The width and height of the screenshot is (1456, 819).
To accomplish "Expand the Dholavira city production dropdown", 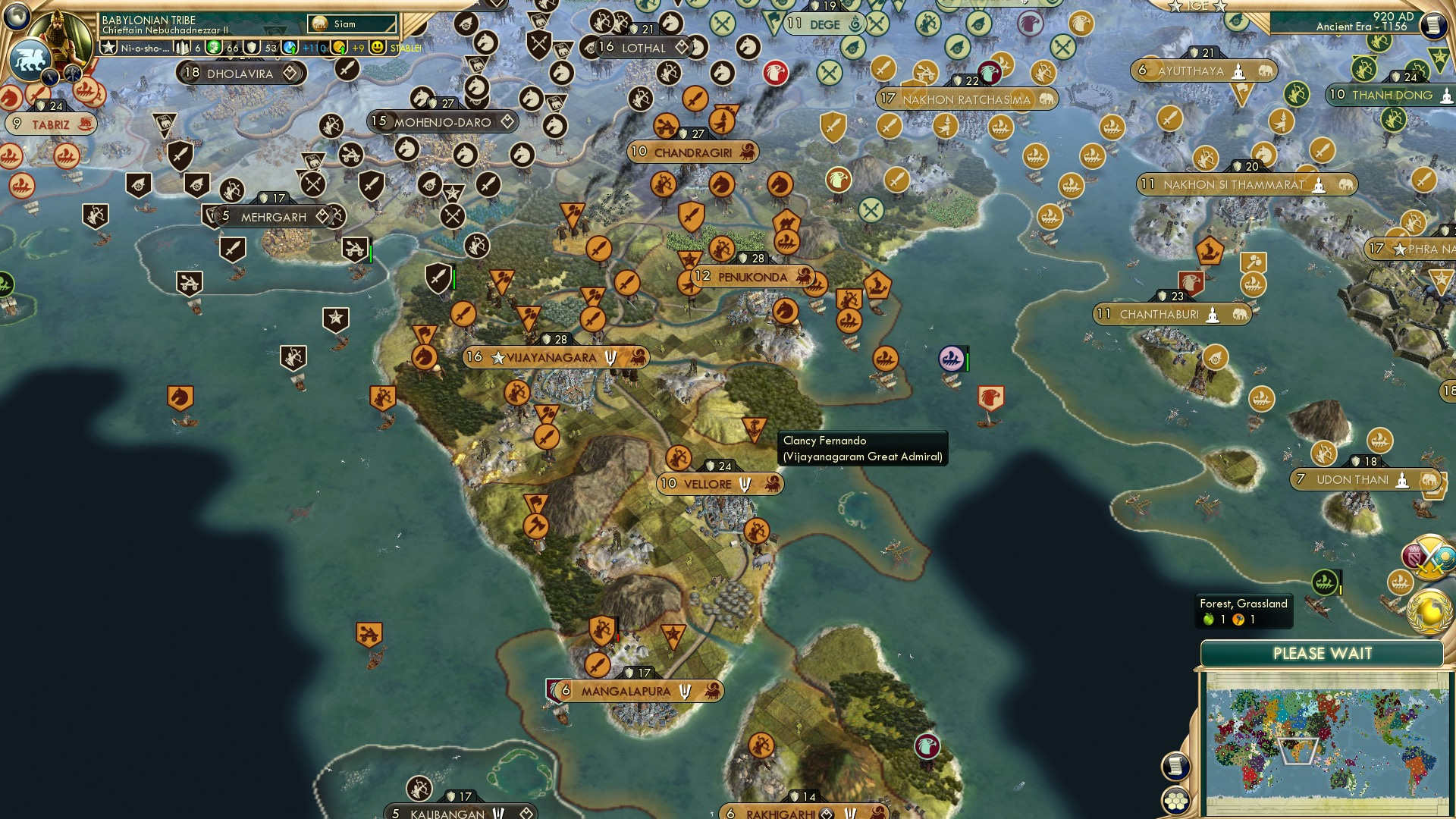I will (x=289, y=74).
